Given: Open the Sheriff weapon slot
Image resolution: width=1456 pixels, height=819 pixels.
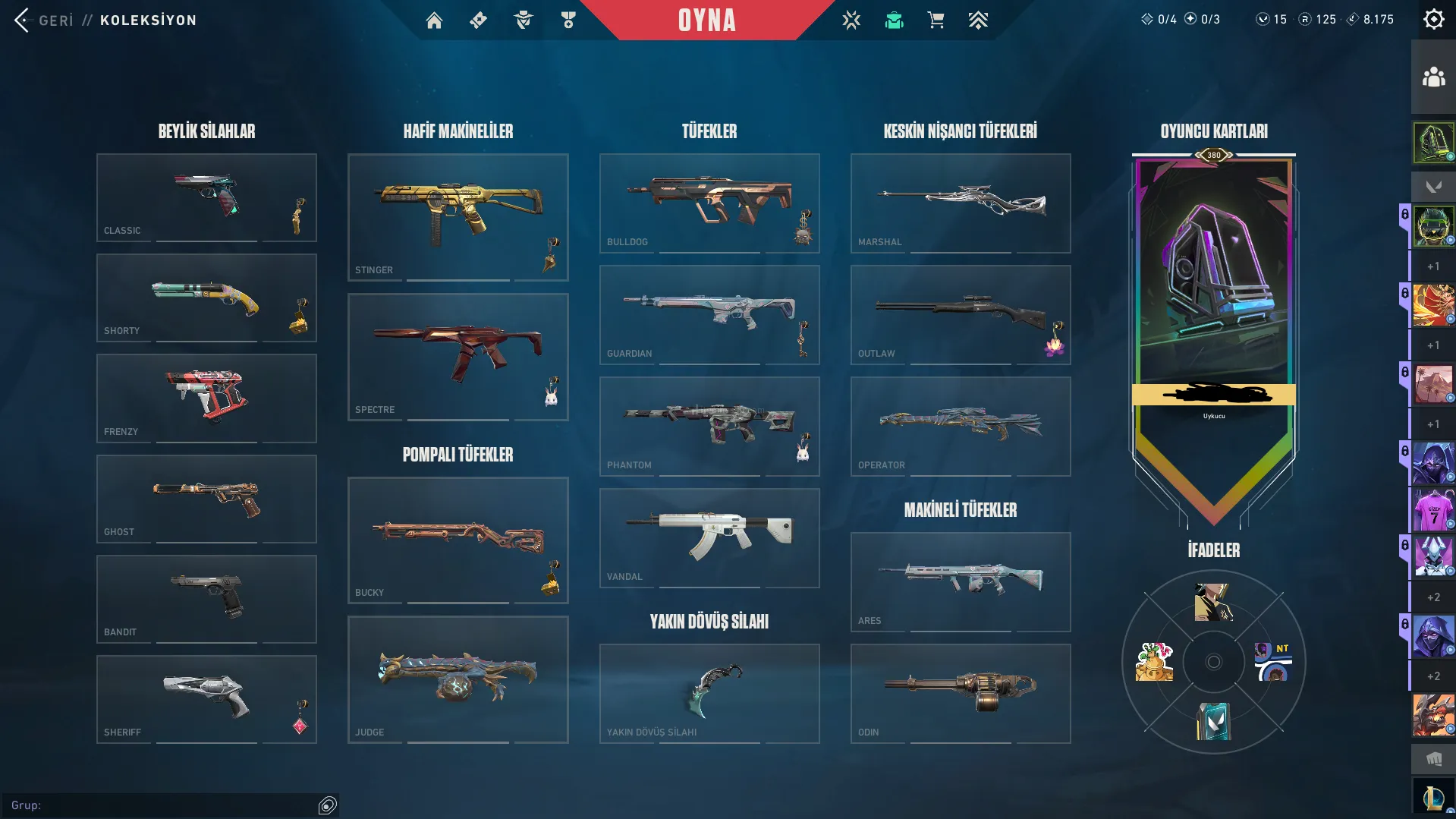Looking at the screenshot, I should pyautogui.click(x=206, y=699).
